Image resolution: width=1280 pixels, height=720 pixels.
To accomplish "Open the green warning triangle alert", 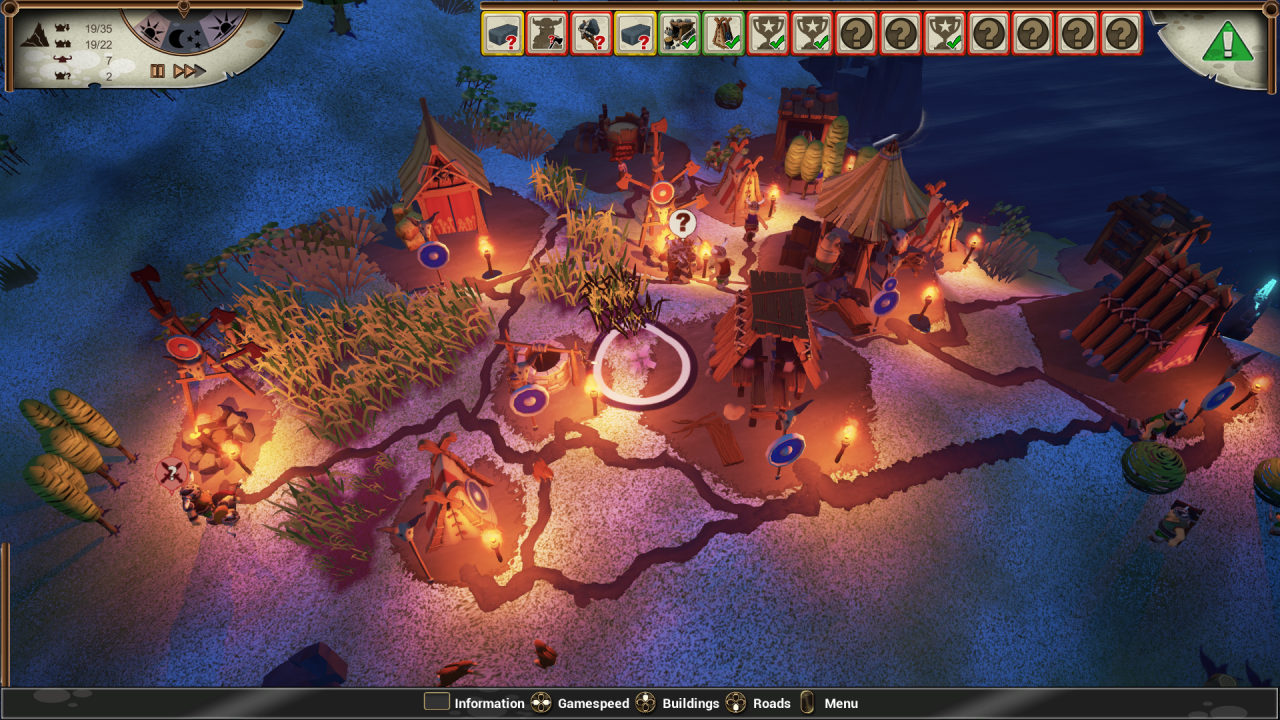I will [1226, 41].
